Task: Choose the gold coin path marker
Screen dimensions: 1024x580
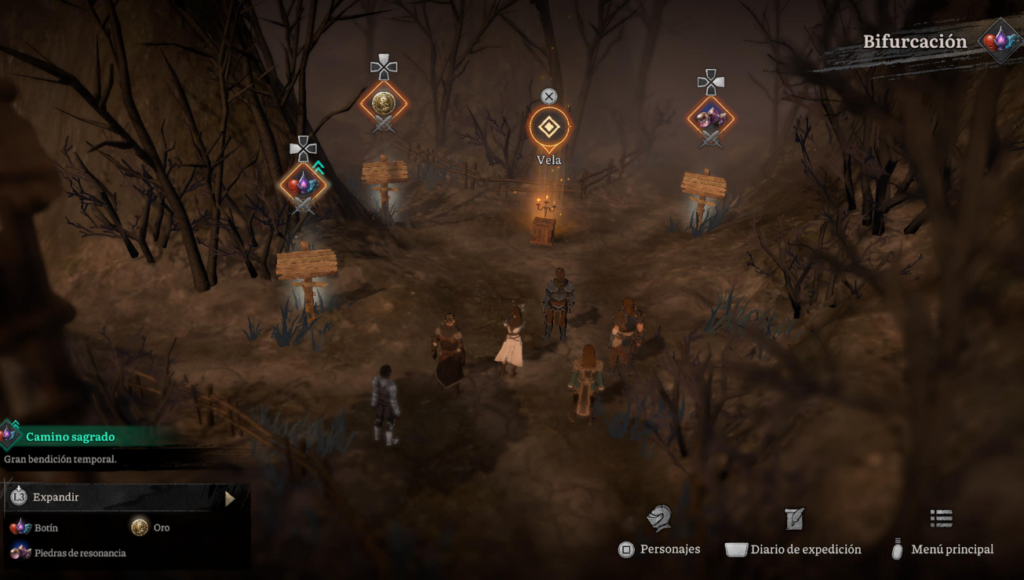Action: pos(383,102)
